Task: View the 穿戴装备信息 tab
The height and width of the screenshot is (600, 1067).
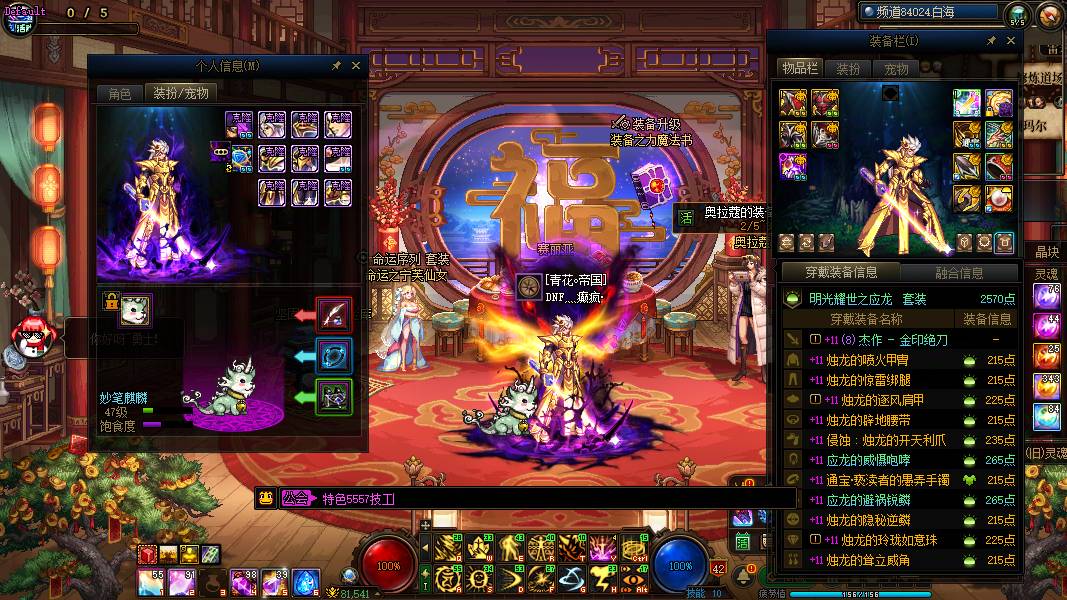Action: (842, 272)
